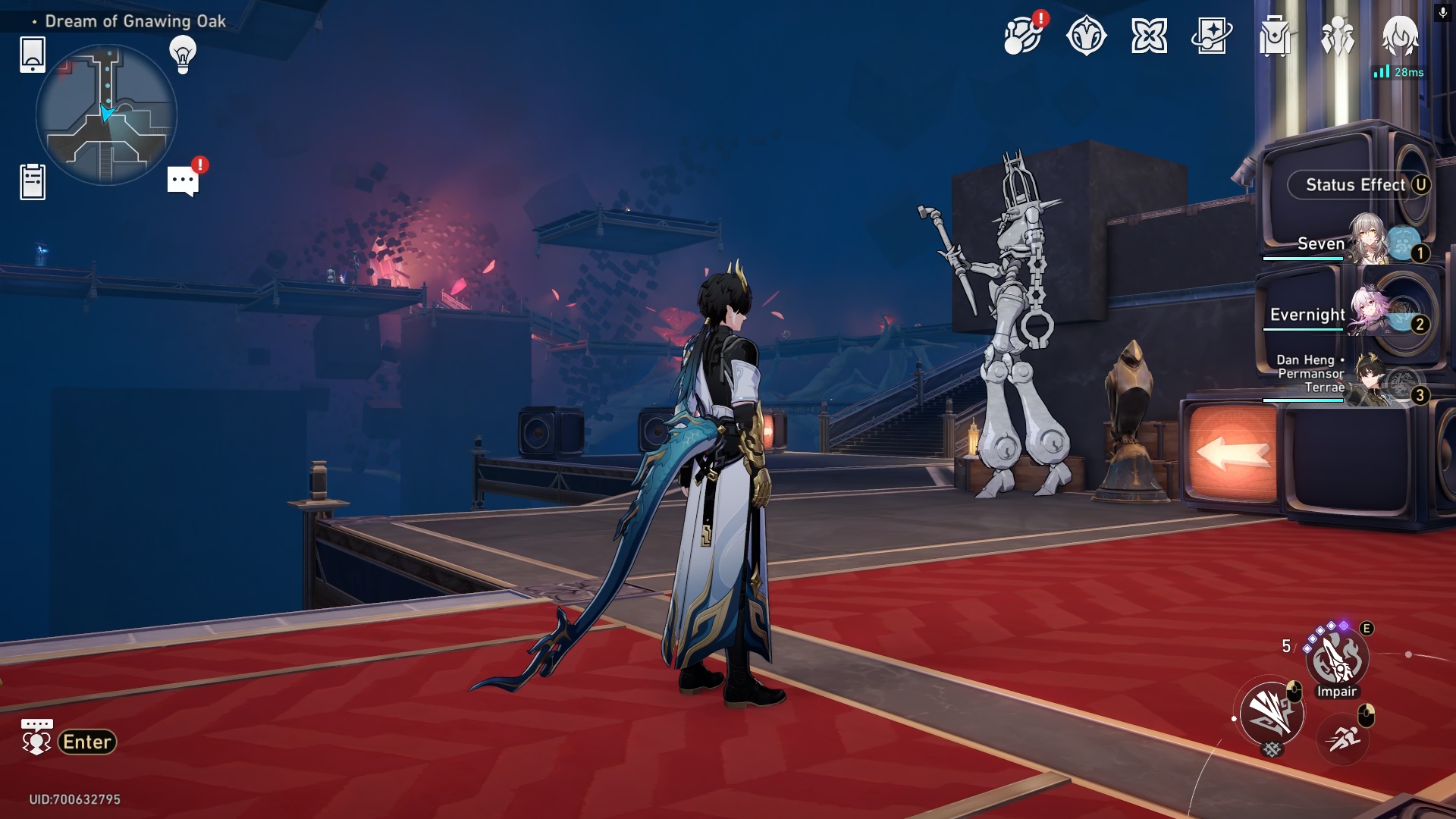Open the team lineup icon
Image resolution: width=1456 pixels, height=819 pixels.
pos(1338,36)
